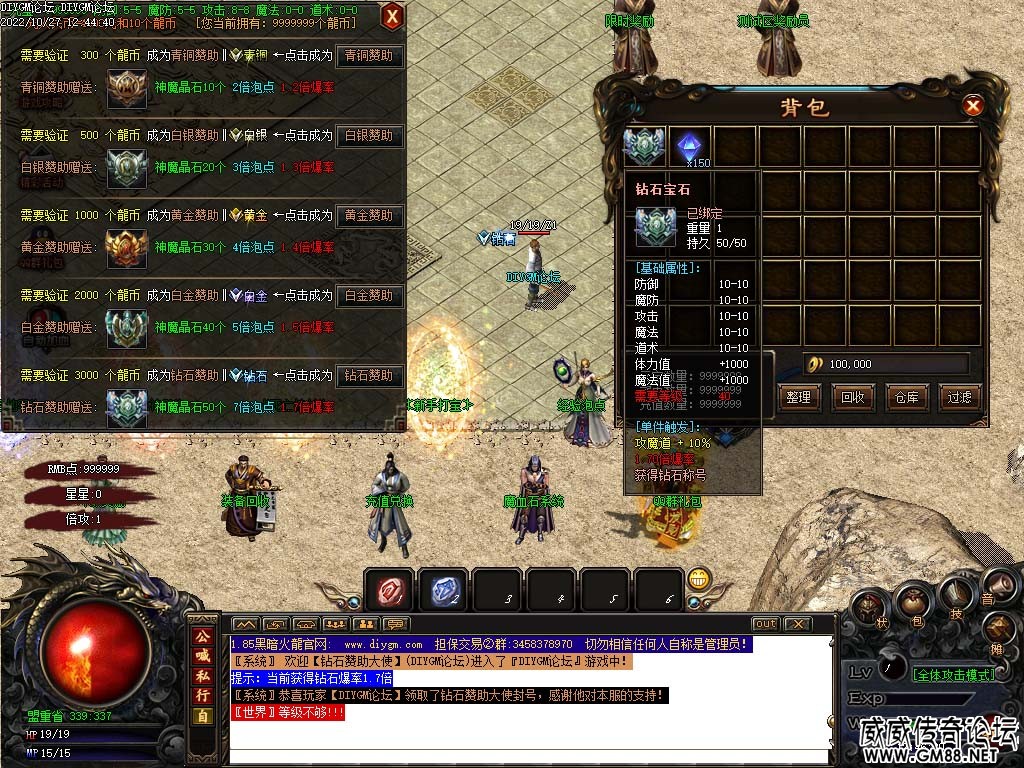The width and height of the screenshot is (1024, 768).
Task: Switch chat to the 公 public channel tab
Action: (202, 635)
